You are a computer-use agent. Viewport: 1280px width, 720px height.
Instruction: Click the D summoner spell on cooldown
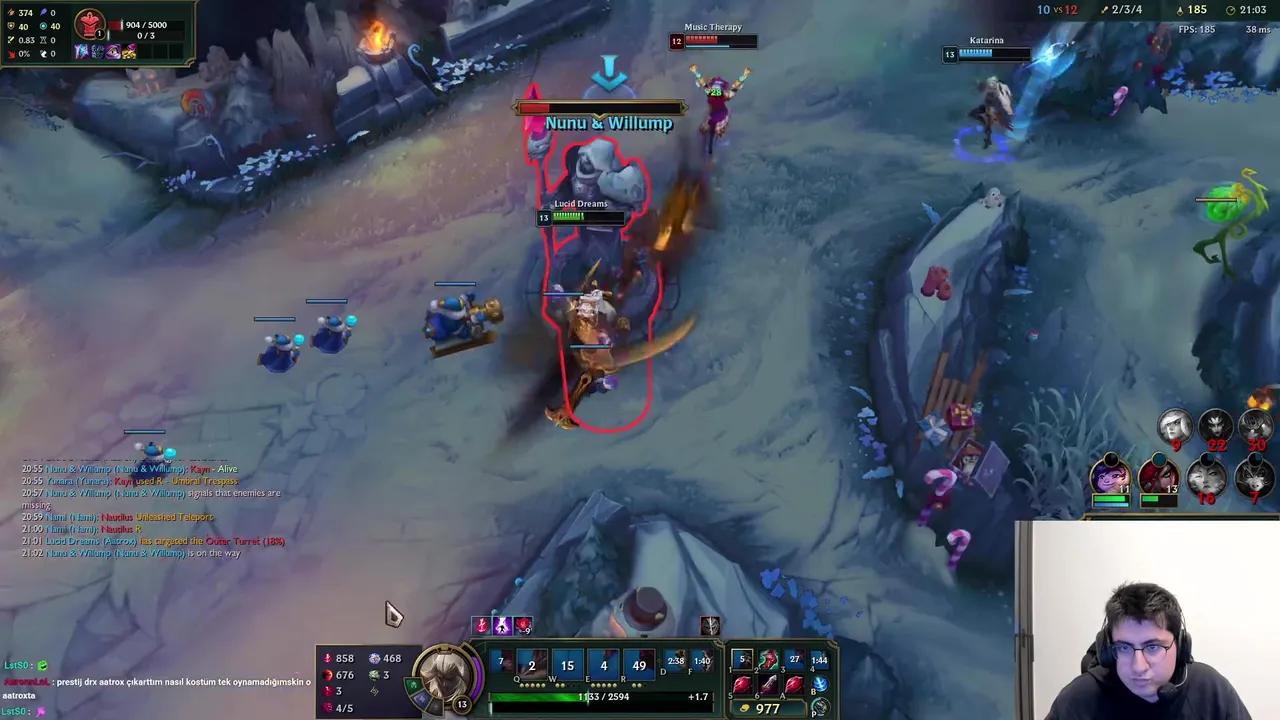pos(674,660)
